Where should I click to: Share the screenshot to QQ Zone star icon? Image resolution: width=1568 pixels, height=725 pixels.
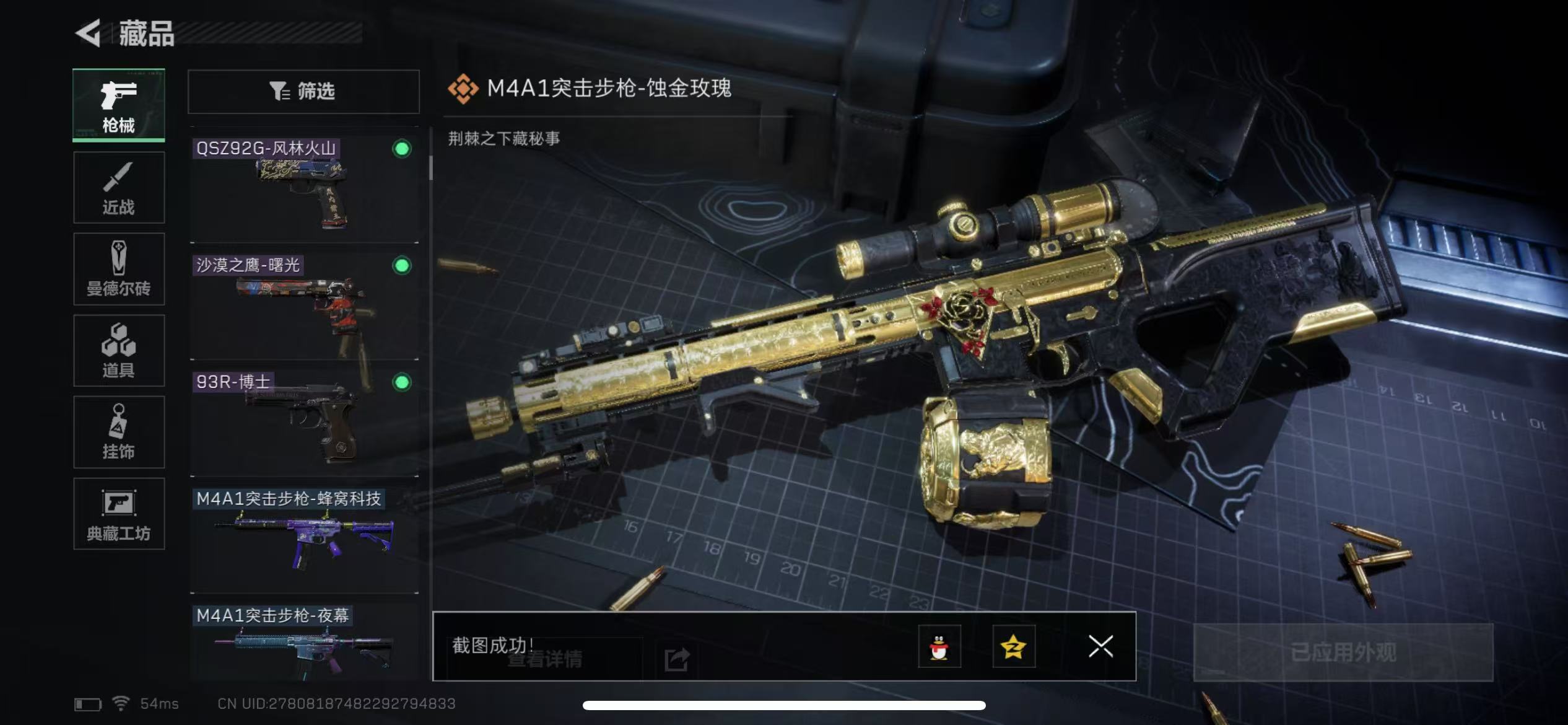[x=1014, y=647]
